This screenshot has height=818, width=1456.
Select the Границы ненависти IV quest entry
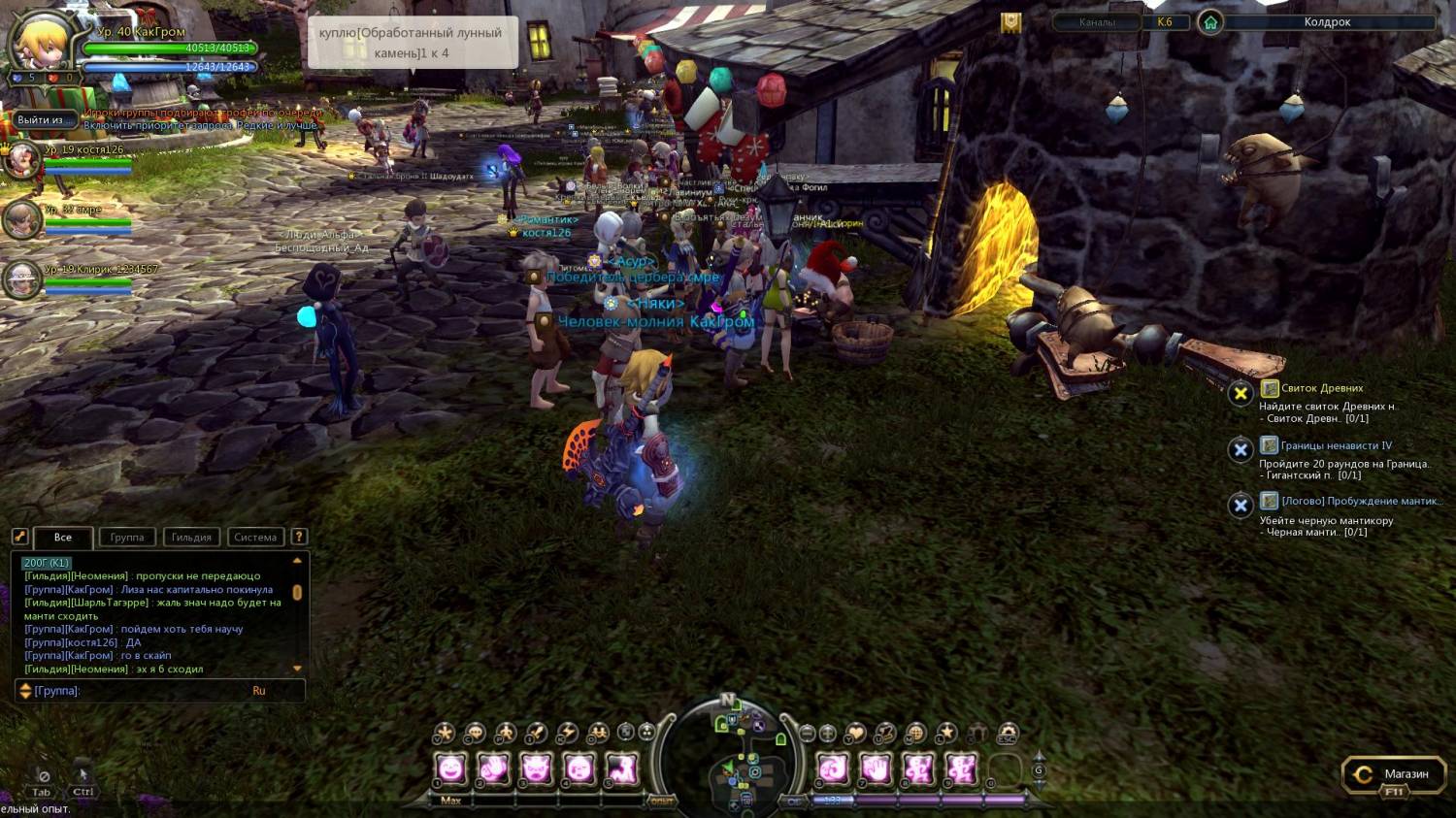pos(1336,445)
